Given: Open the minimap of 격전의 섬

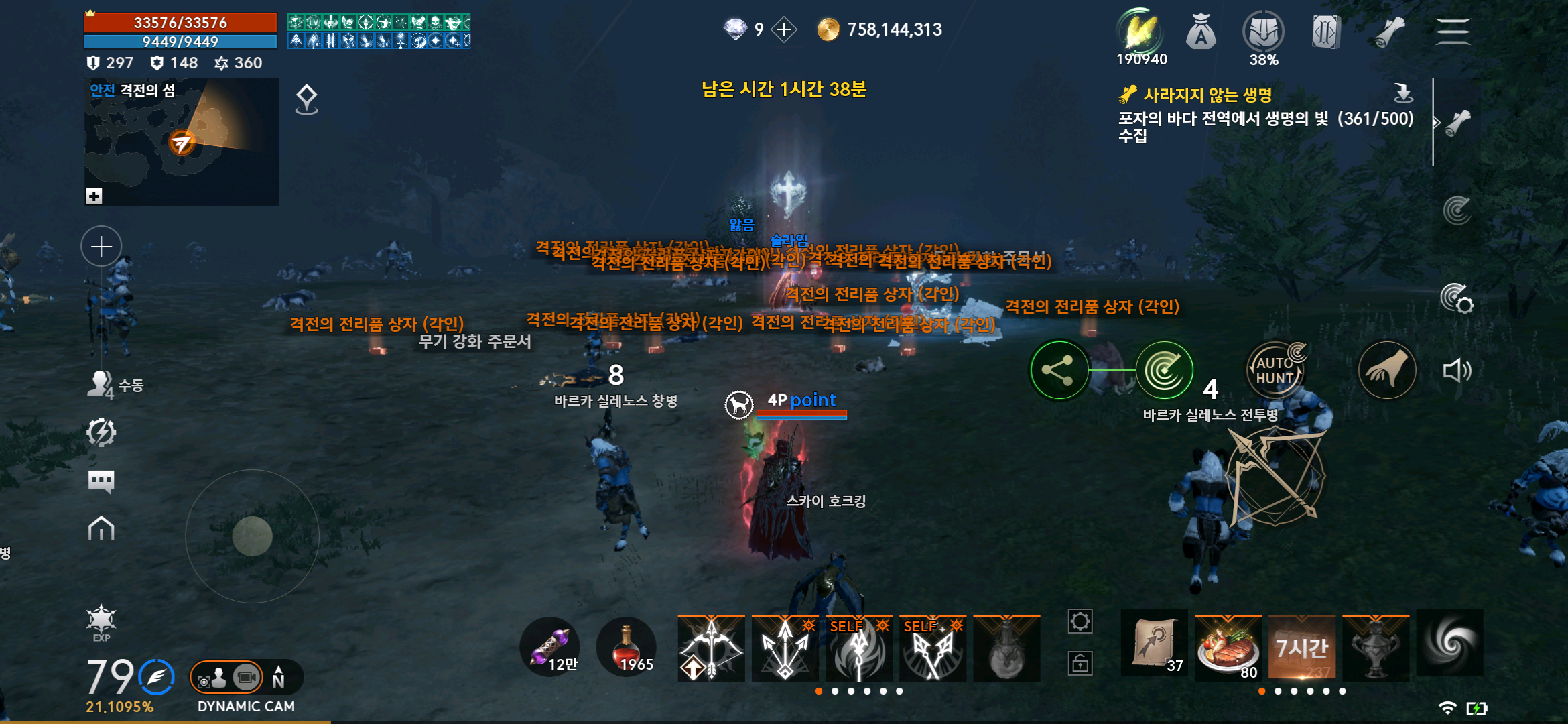Looking at the screenshot, I should click(x=182, y=141).
